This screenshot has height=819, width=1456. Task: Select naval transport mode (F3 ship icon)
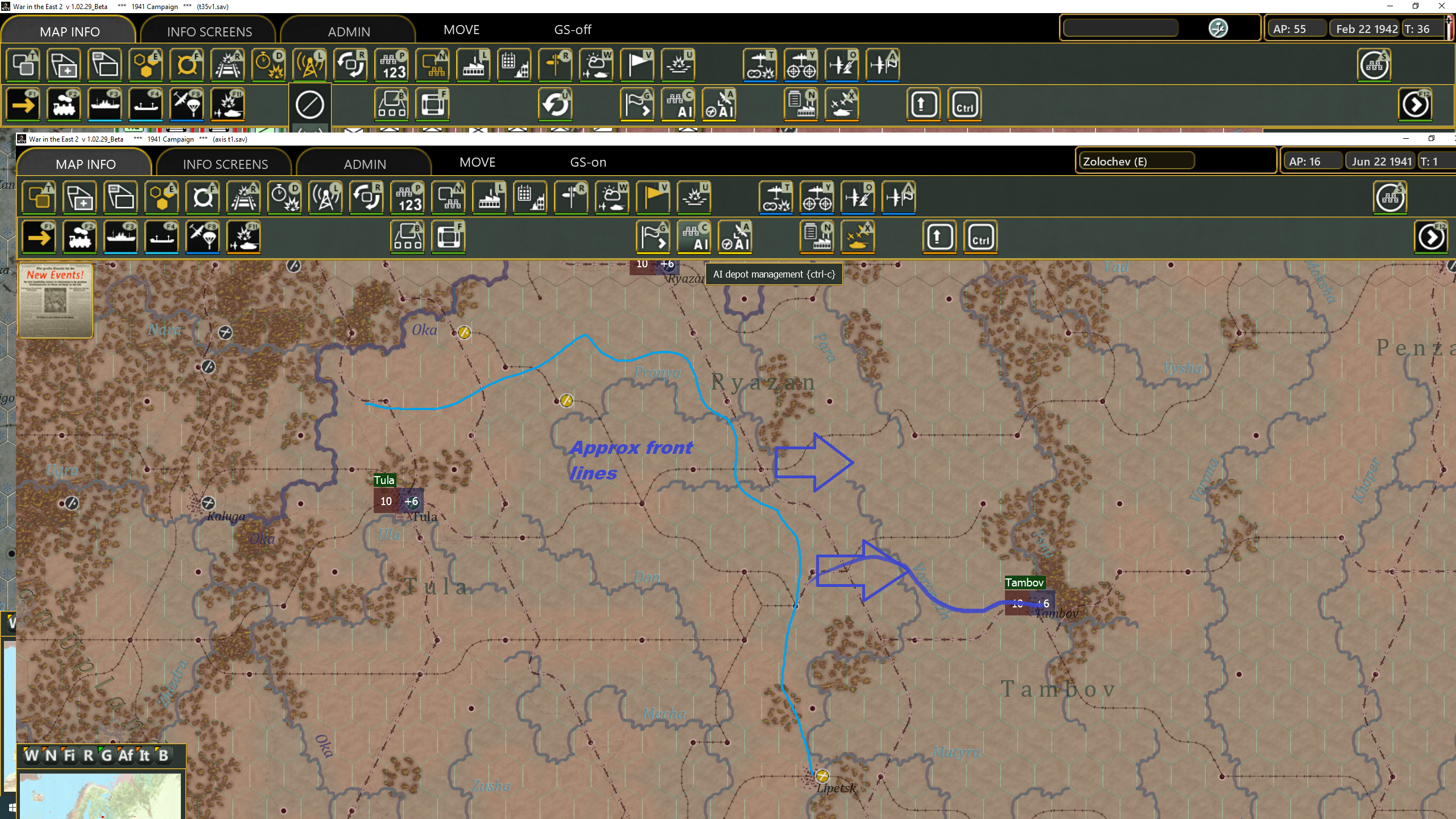point(121,236)
